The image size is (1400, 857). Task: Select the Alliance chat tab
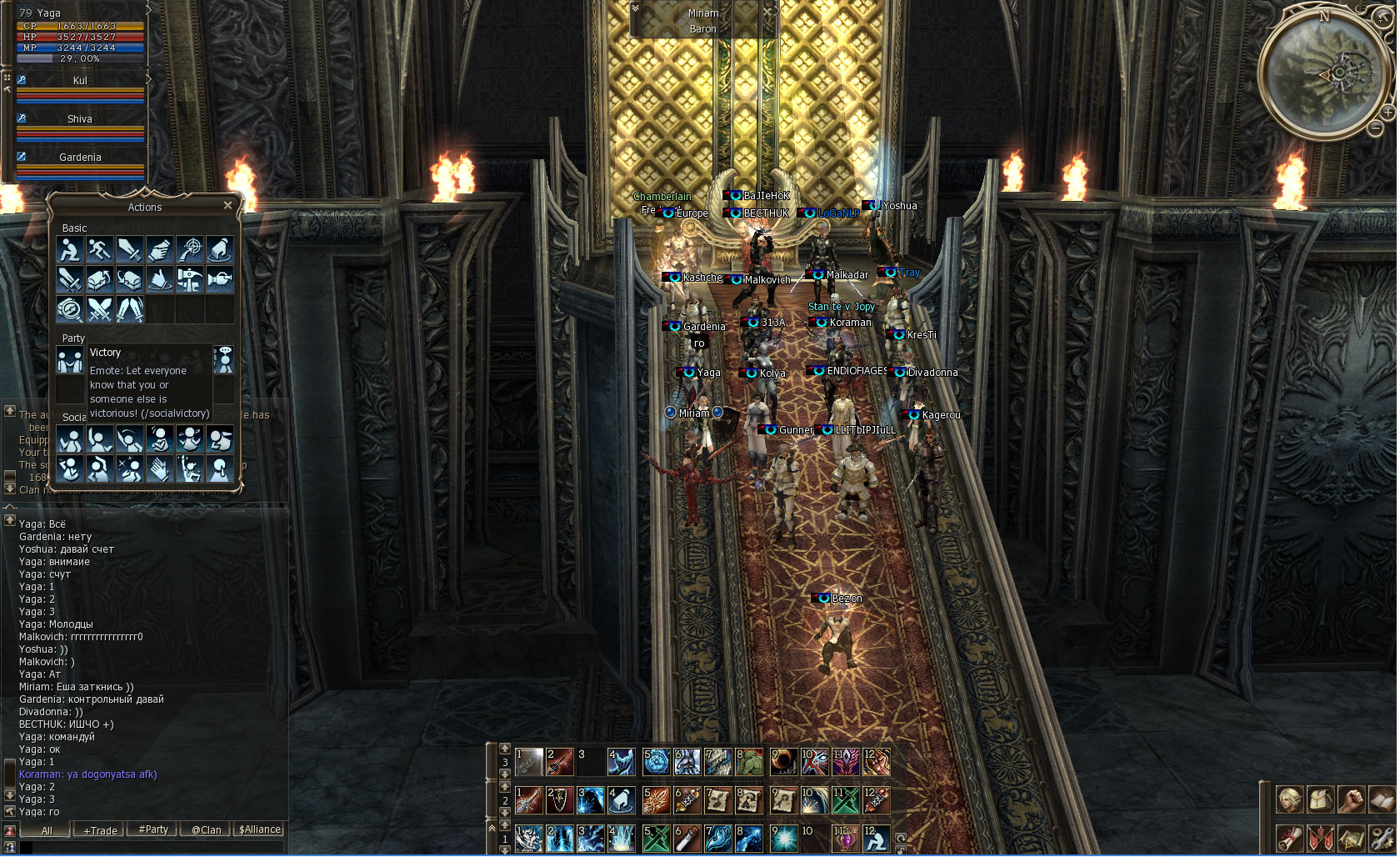[260, 830]
